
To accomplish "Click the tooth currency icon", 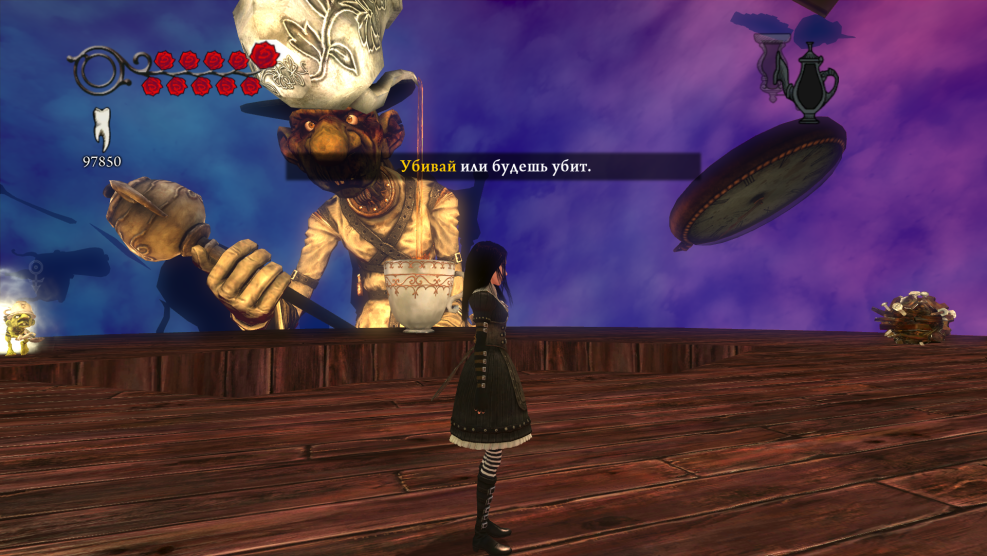I will (x=101, y=129).
